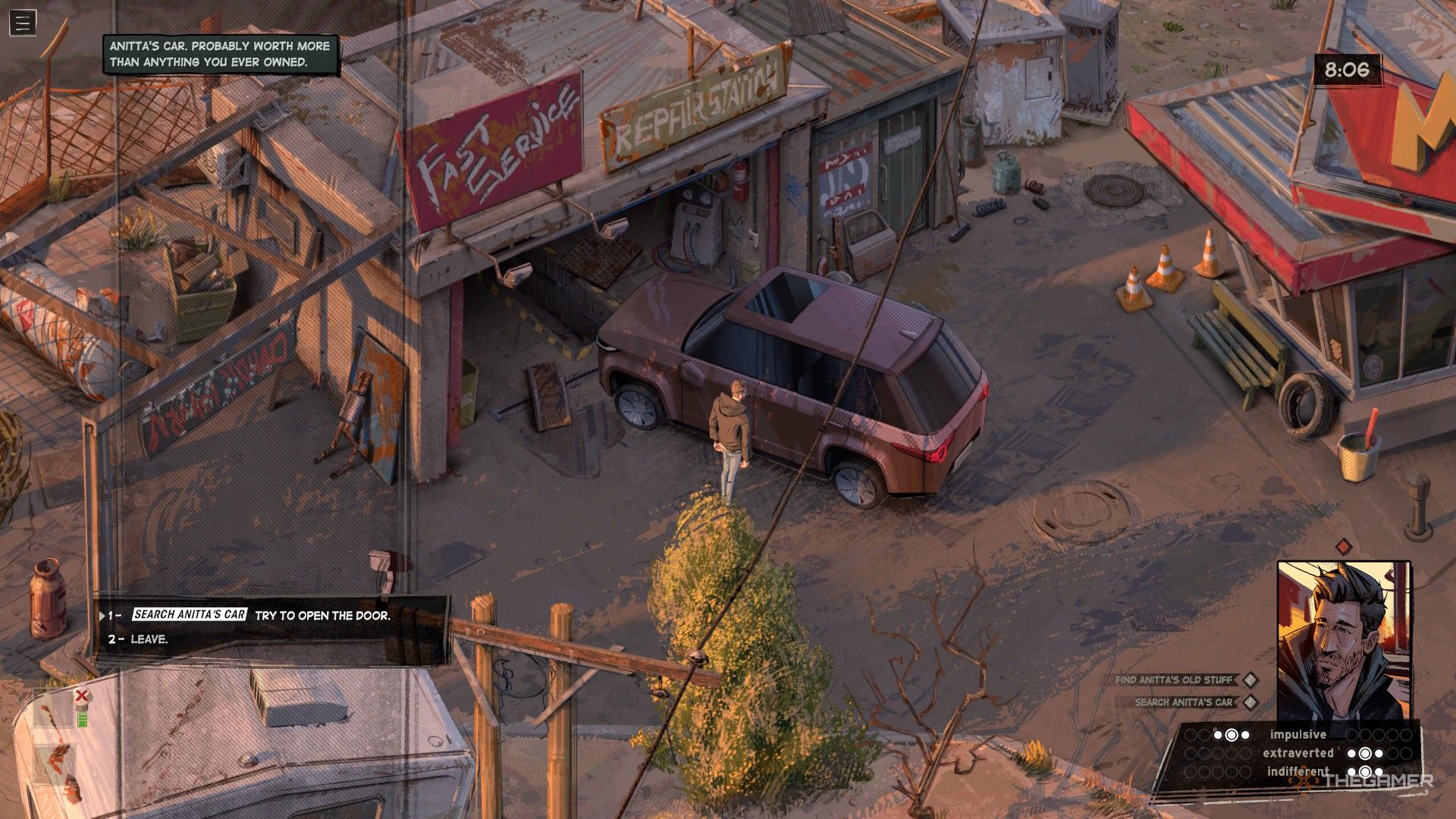Select the 'Leave' dialogue choice

pos(149,639)
